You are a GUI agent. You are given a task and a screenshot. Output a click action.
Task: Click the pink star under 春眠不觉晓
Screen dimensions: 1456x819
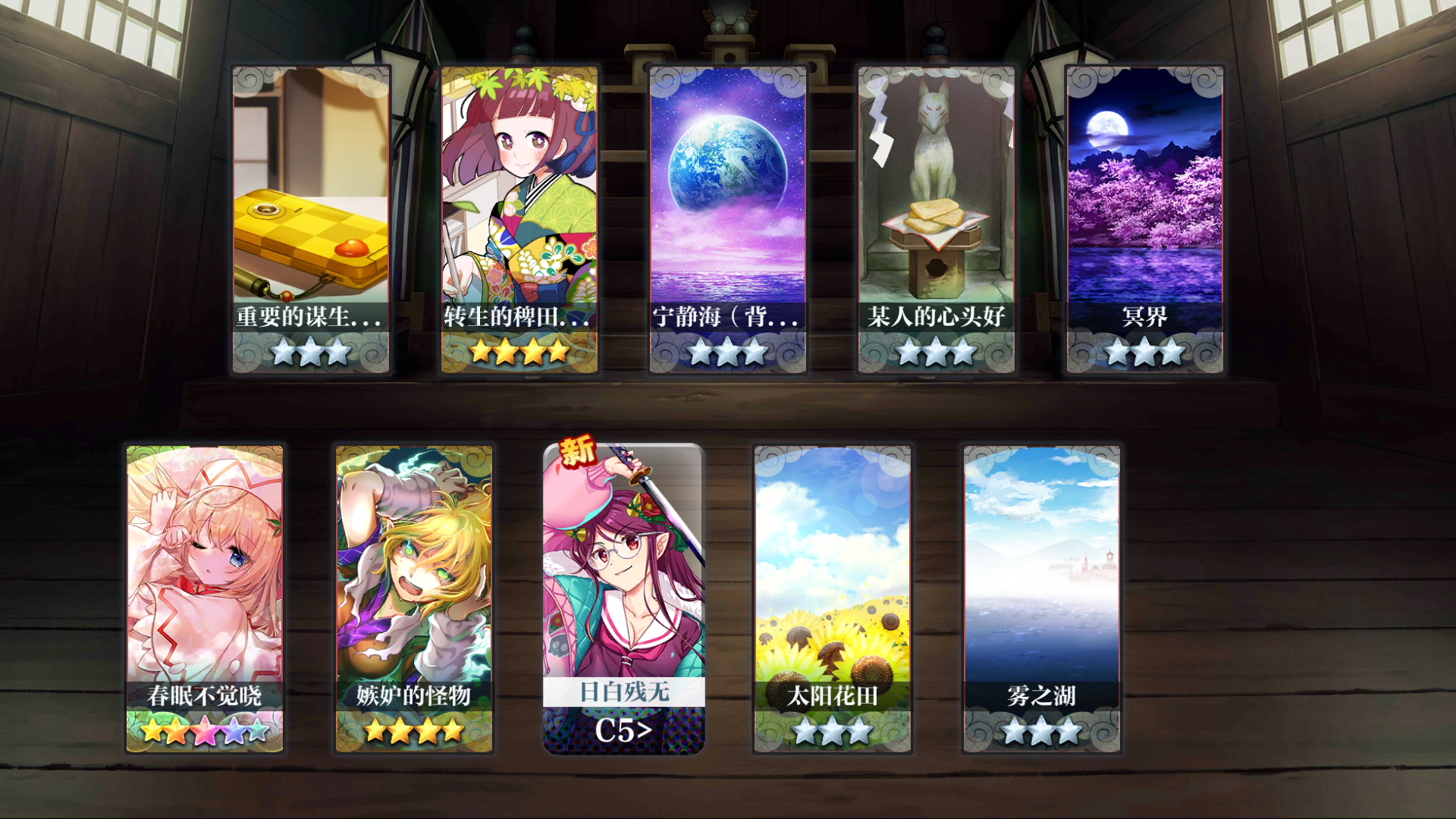coord(206,732)
